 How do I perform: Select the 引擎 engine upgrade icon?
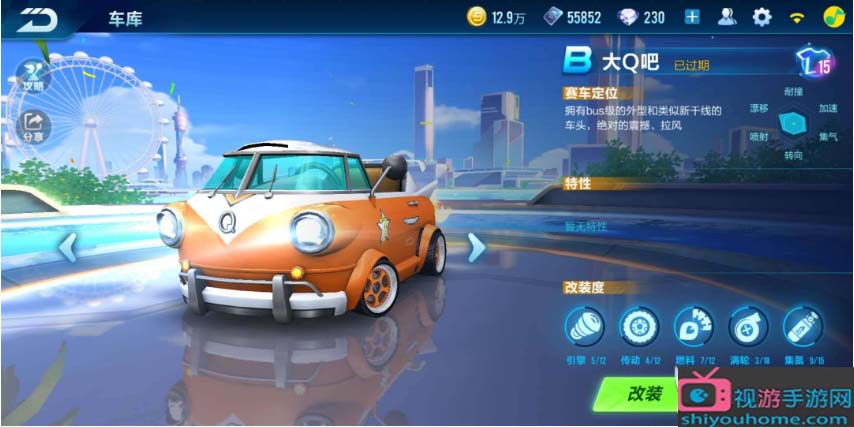[584, 327]
